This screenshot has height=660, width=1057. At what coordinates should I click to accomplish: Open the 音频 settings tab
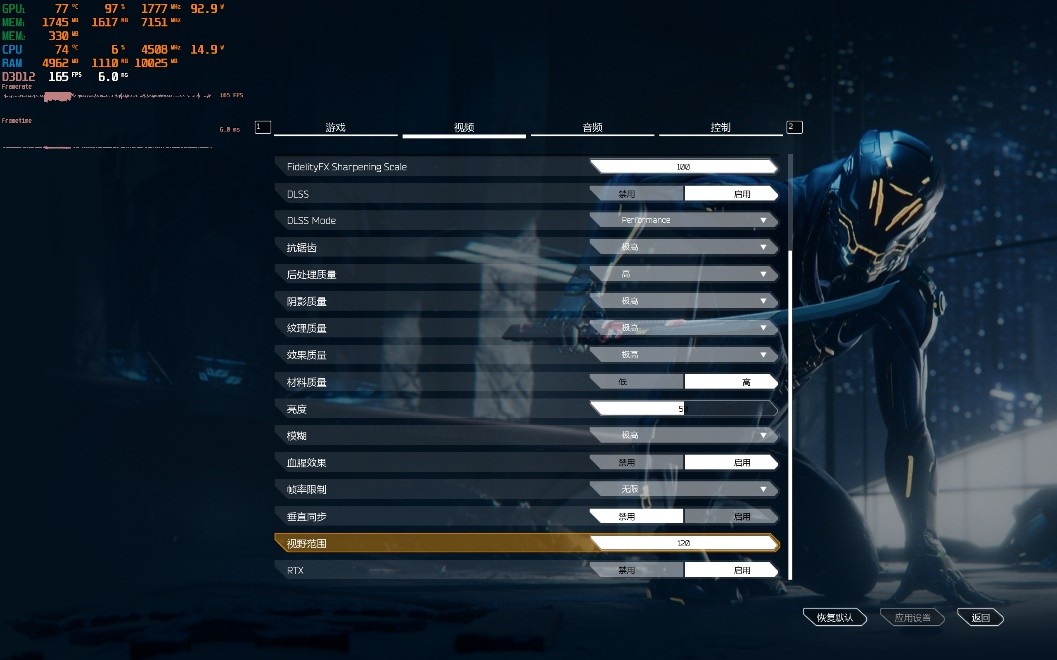coord(592,128)
